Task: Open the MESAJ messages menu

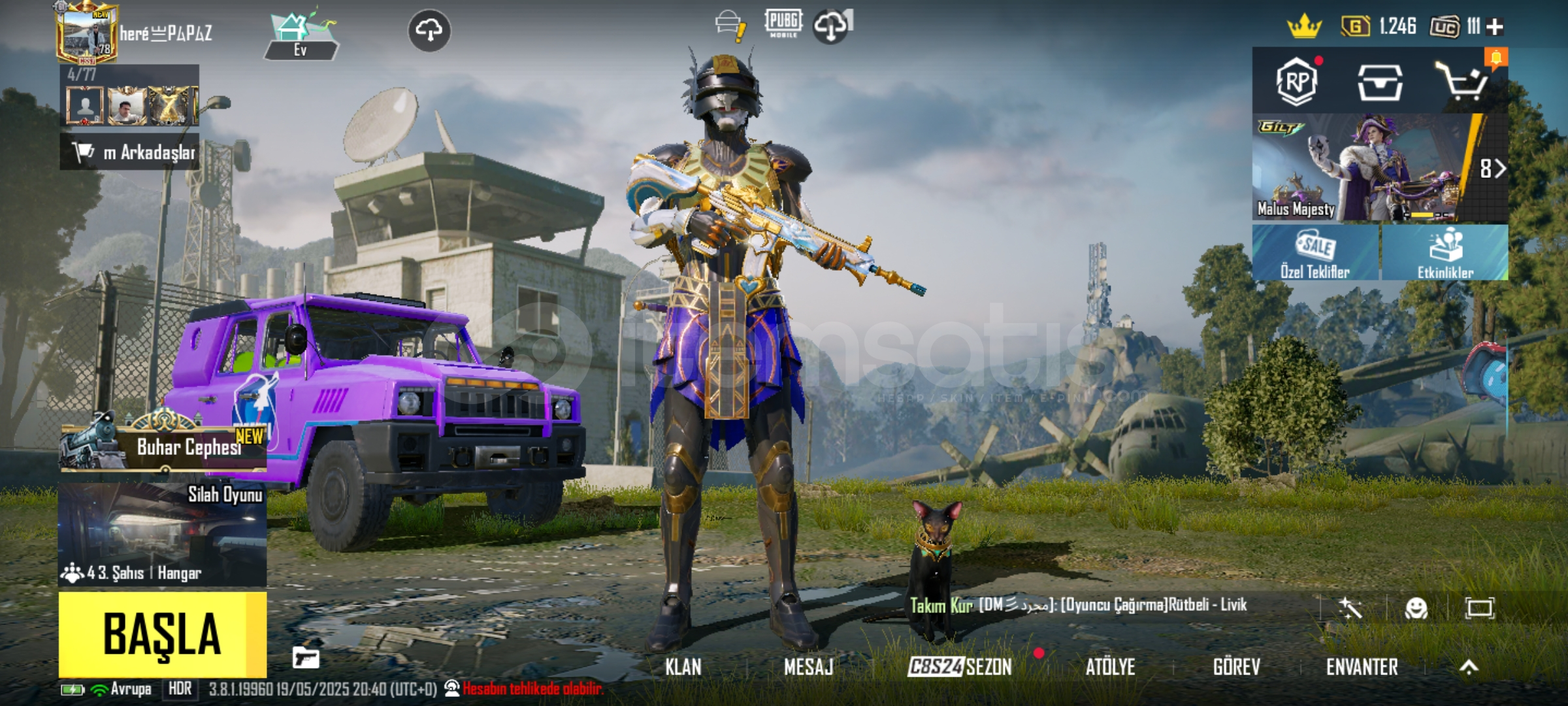Action: coord(808,667)
